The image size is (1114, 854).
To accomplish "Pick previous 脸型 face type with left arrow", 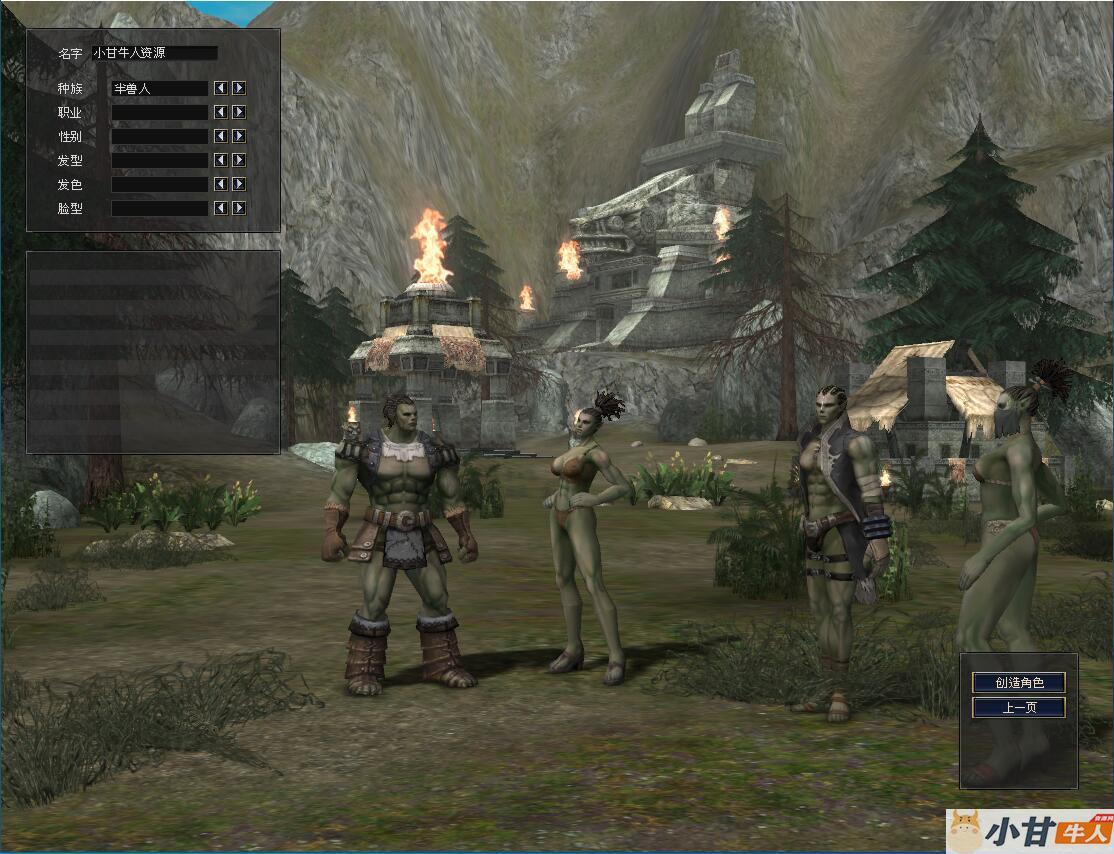I will [x=221, y=208].
